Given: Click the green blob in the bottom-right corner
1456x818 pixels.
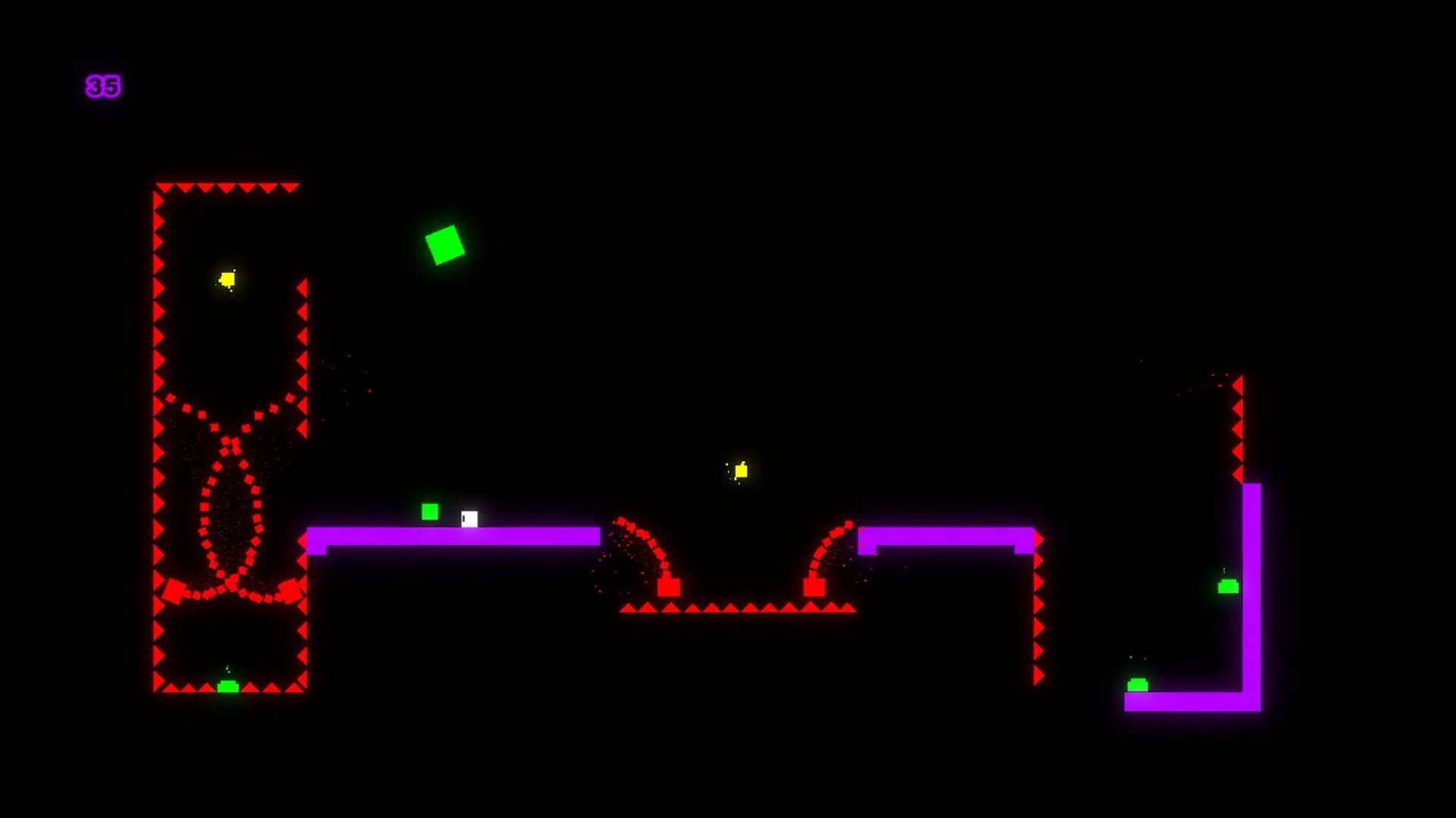Looking at the screenshot, I should [1136, 685].
